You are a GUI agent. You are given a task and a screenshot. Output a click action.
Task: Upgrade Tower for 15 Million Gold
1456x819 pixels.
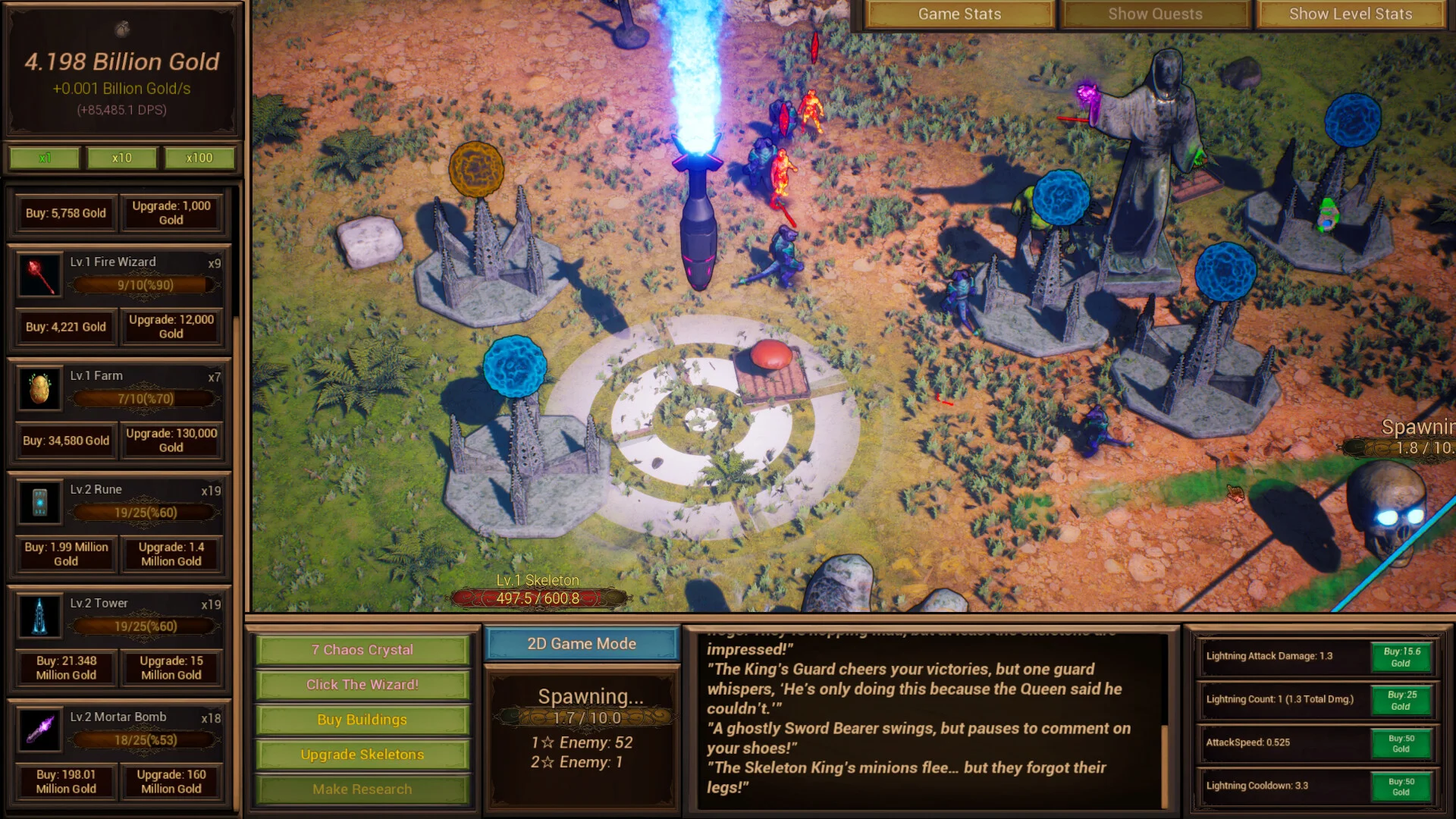[171, 668]
